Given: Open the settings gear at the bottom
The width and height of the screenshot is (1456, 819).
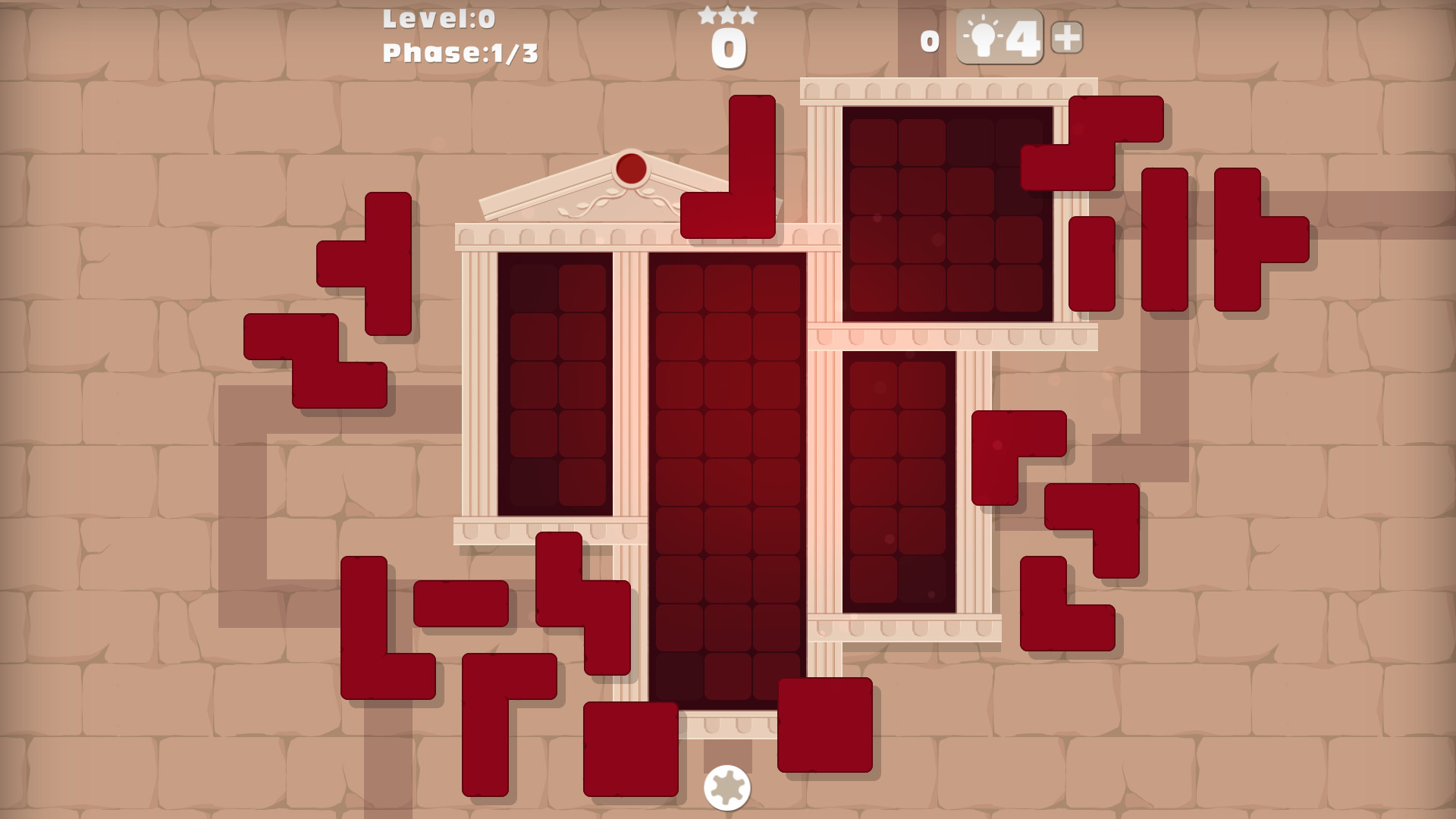Looking at the screenshot, I should pyautogui.click(x=728, y=789).
